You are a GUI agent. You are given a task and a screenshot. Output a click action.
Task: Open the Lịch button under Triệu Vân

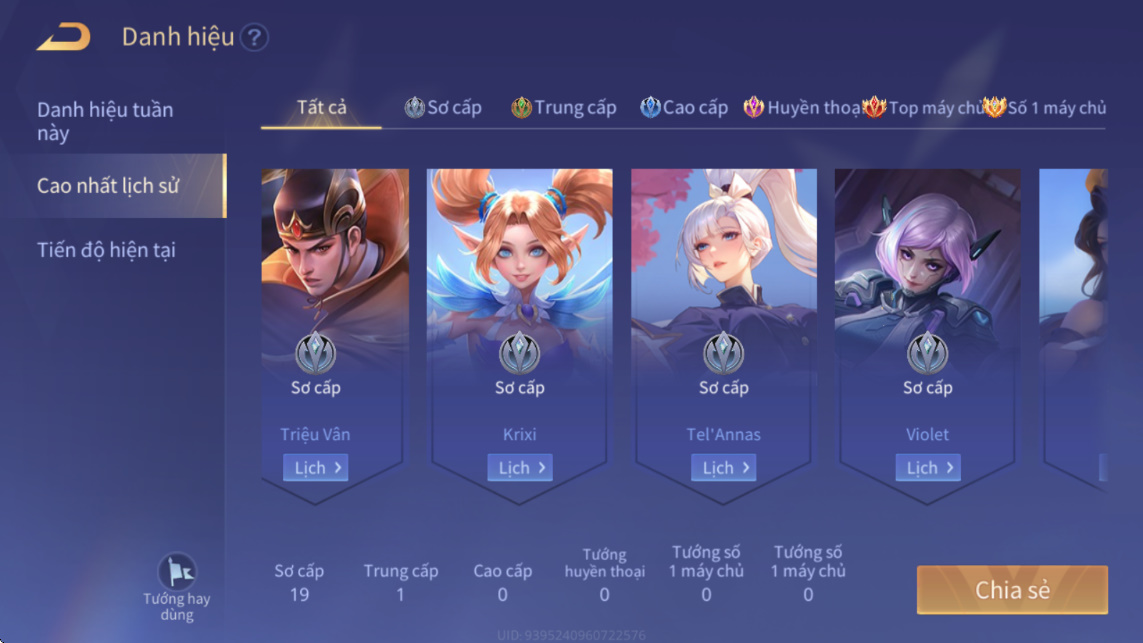pos(316,468)
